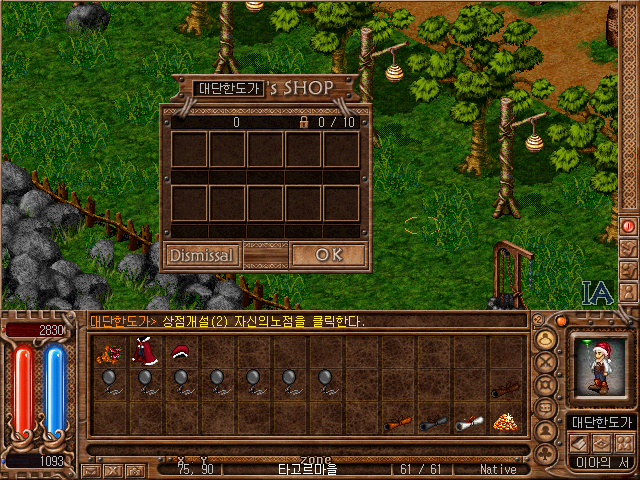Click the small X button at bottom left
This screenshot has width=640, height=480.
coord(112,469)
